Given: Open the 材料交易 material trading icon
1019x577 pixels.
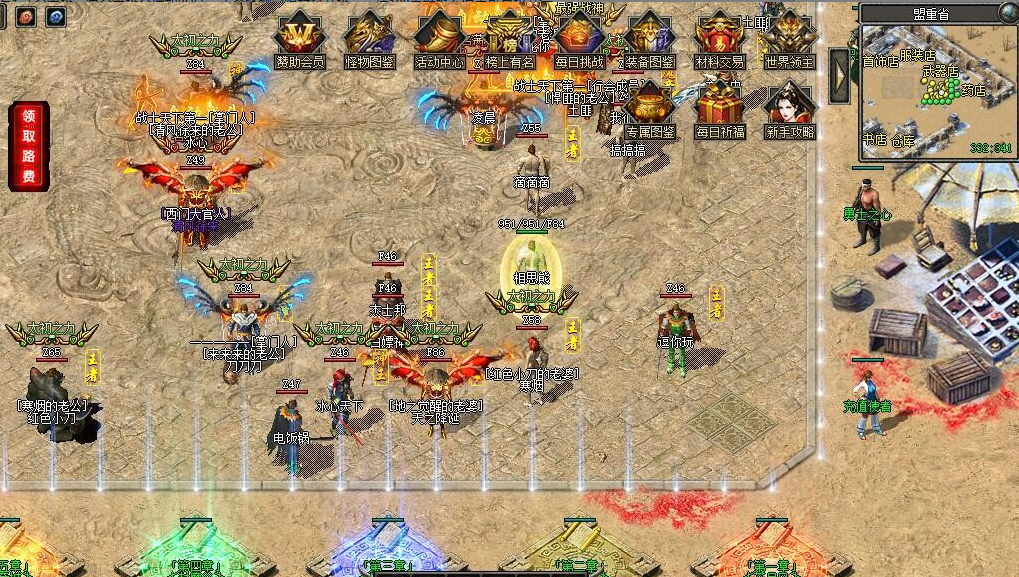Looking at the screenshot, I should coord(720,38).
